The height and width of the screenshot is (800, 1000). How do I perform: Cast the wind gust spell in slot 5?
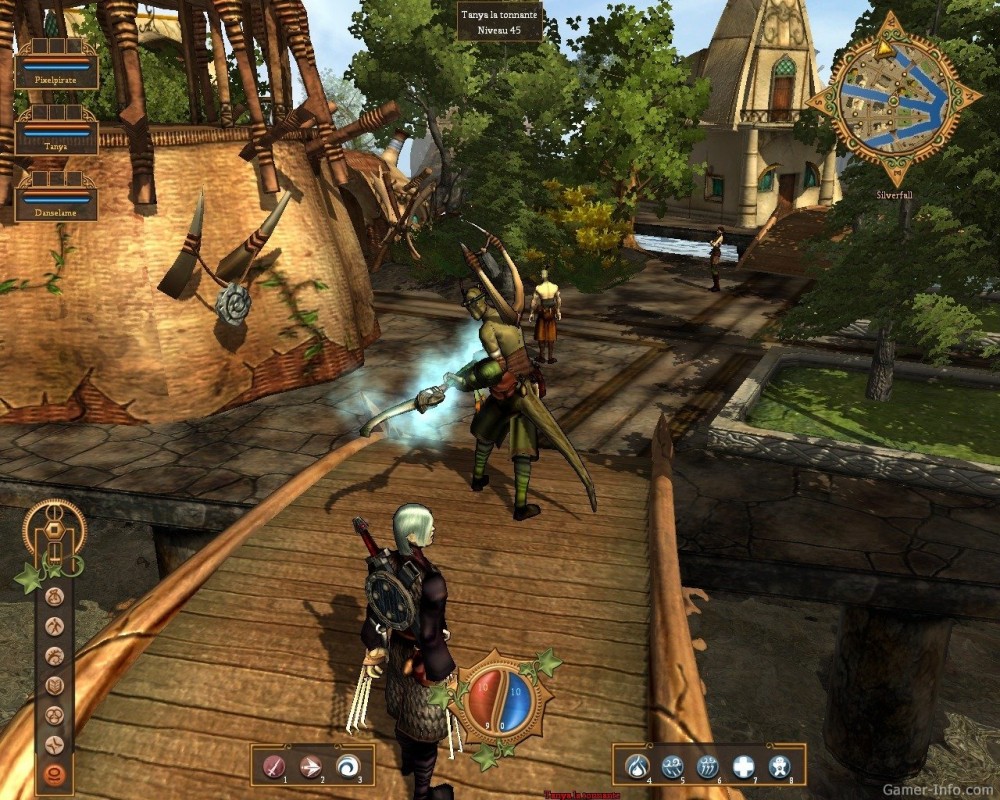tap(672, 766)
